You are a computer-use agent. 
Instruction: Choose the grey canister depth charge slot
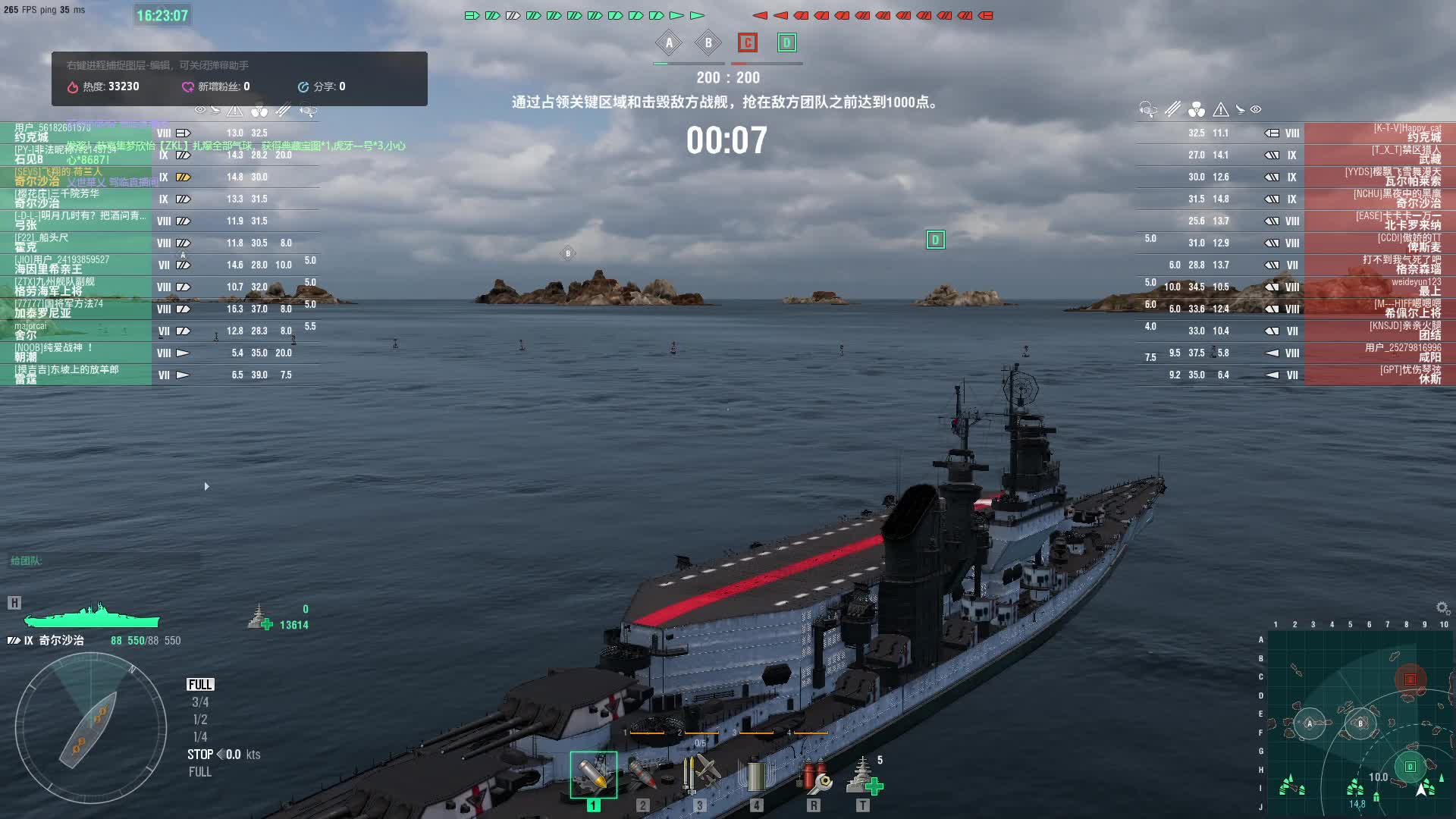click(x=756, y=775)
